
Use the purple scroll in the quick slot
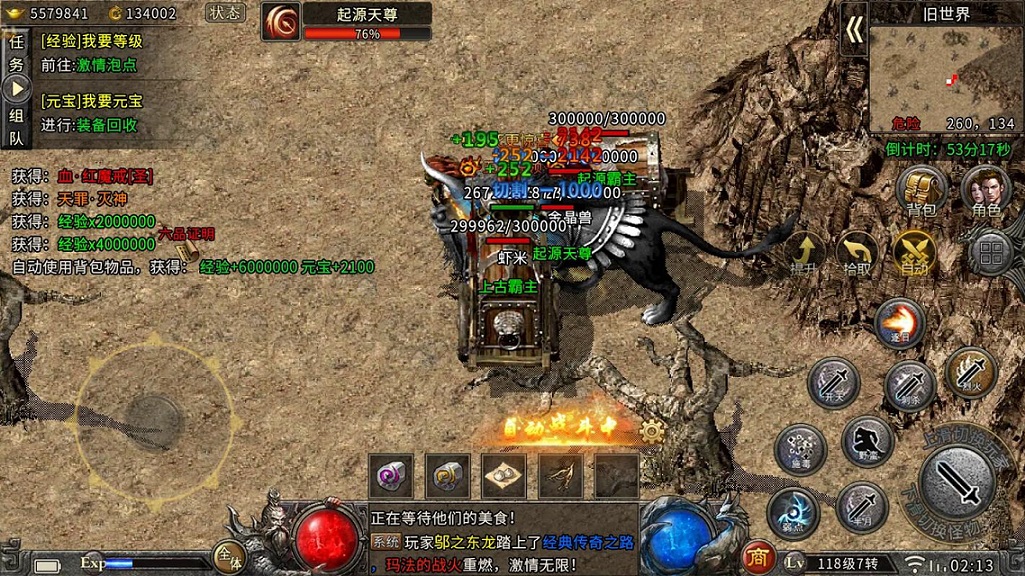pos(390,476)
